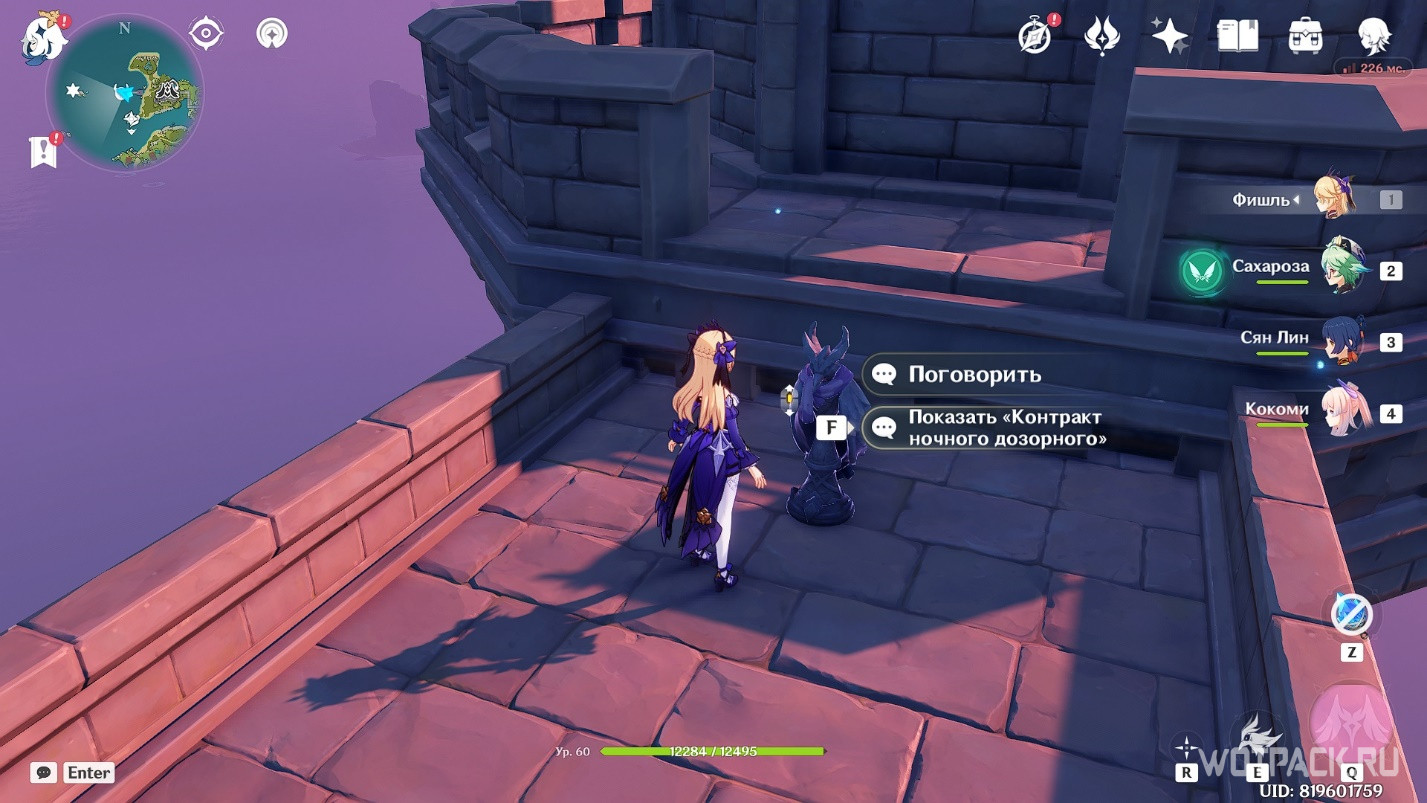Use the blue gadget orb icon
The image size is (1427, 803).
pyautogui.click(x=1351, y=613)
